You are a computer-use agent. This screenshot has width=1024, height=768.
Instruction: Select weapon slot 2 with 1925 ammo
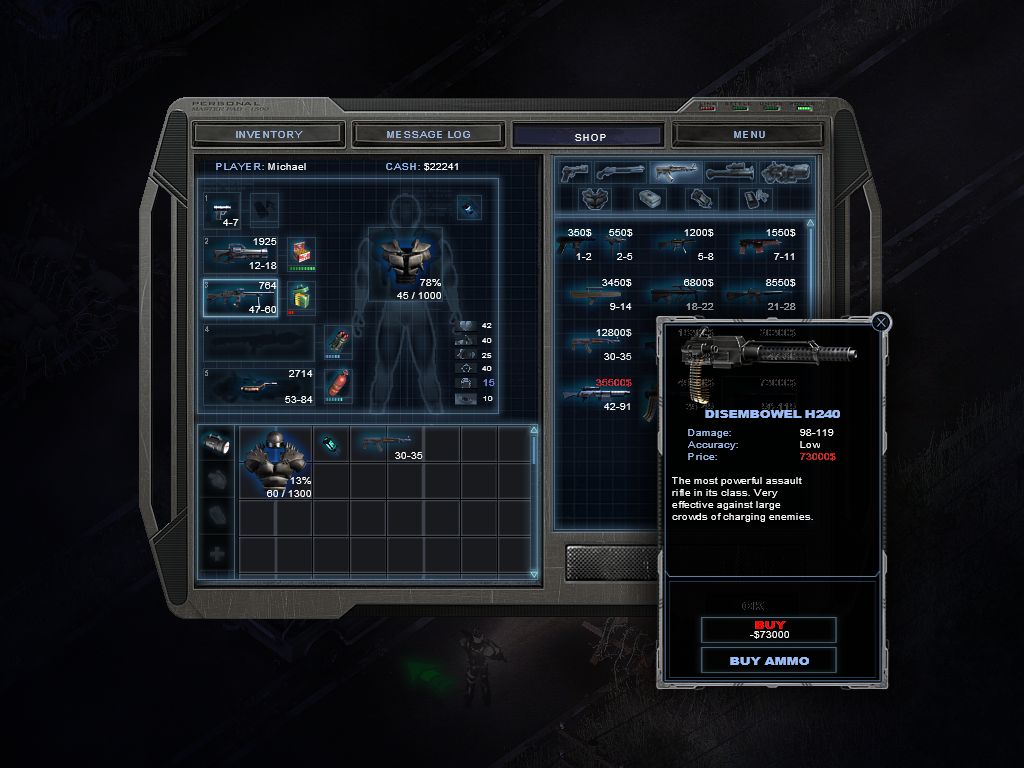pos(242,254)
